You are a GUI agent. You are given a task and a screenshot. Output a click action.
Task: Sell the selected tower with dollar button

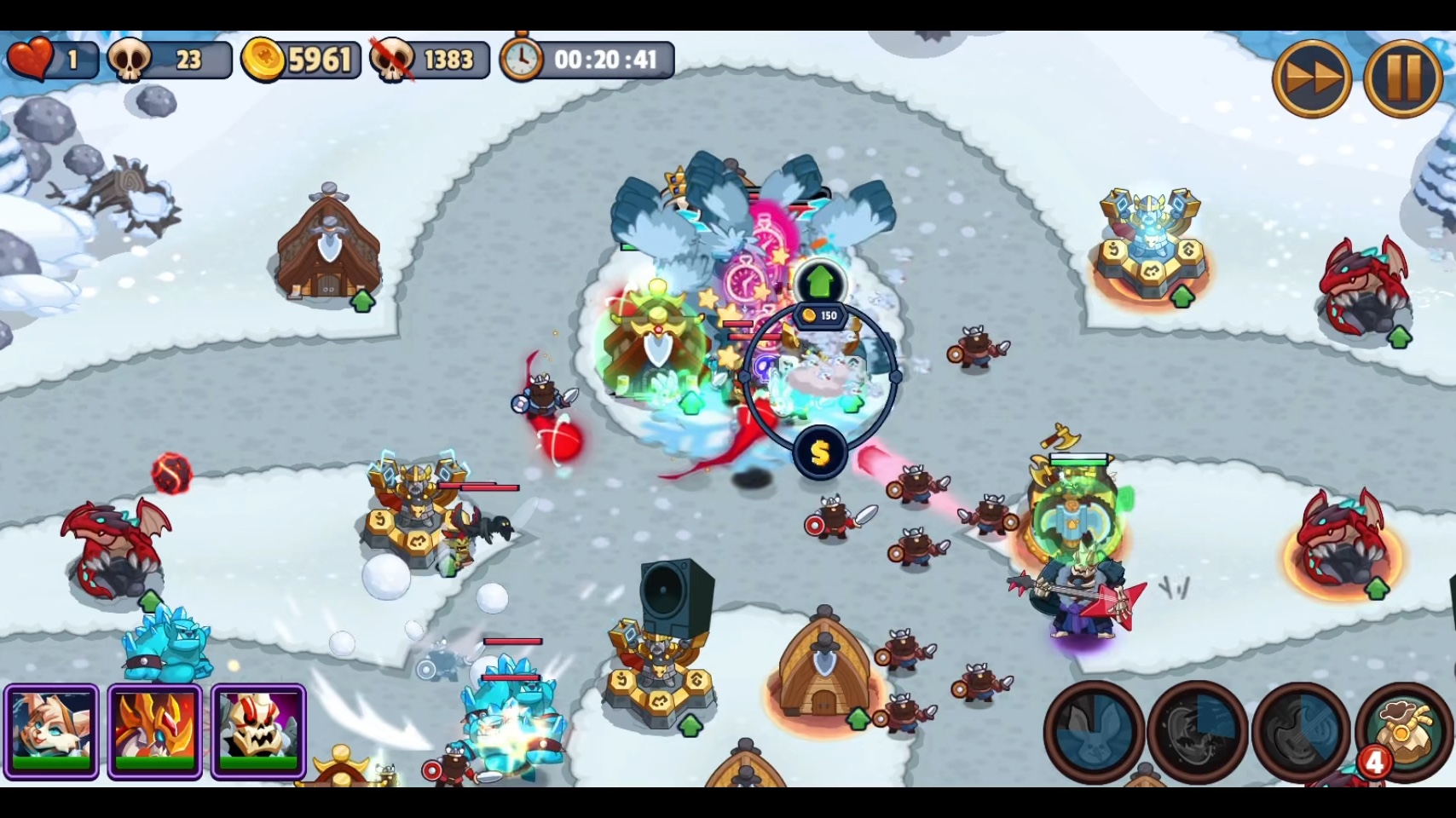tap(819, 453)
